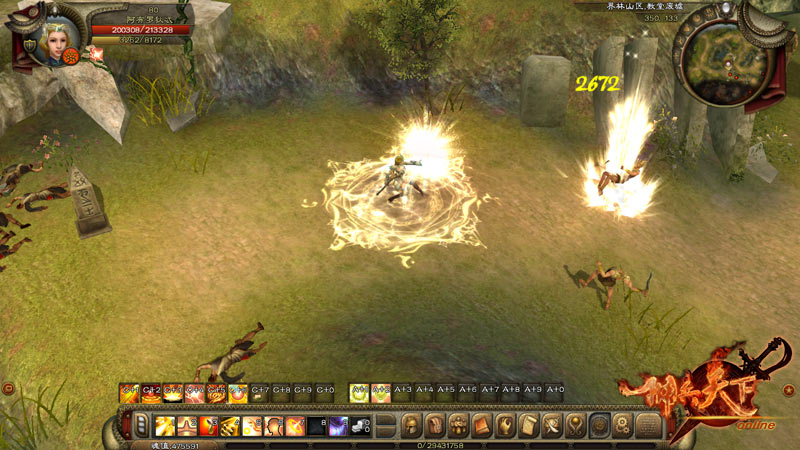Click the glowing hand menu button
Image resolution: width=800 pixels, height=450 pixels.
click(507, 426)
